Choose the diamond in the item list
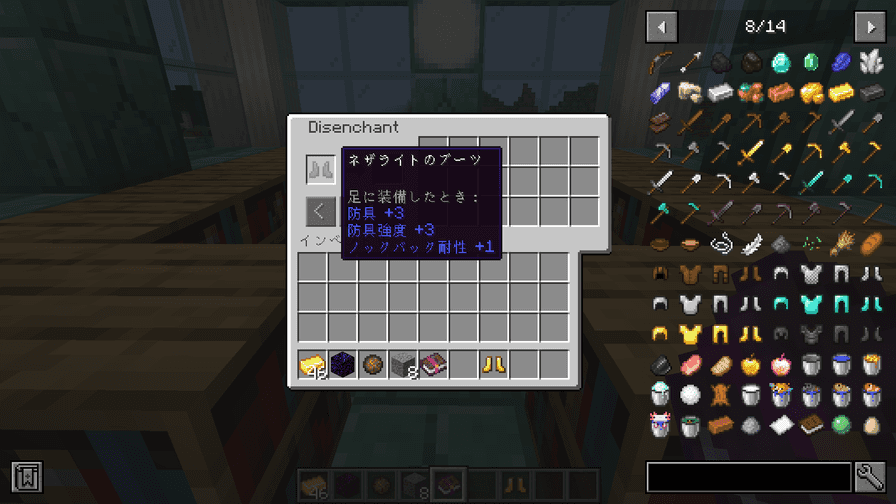Image resolution: width=896 pixels, height=504 pixels. point(781,63)
